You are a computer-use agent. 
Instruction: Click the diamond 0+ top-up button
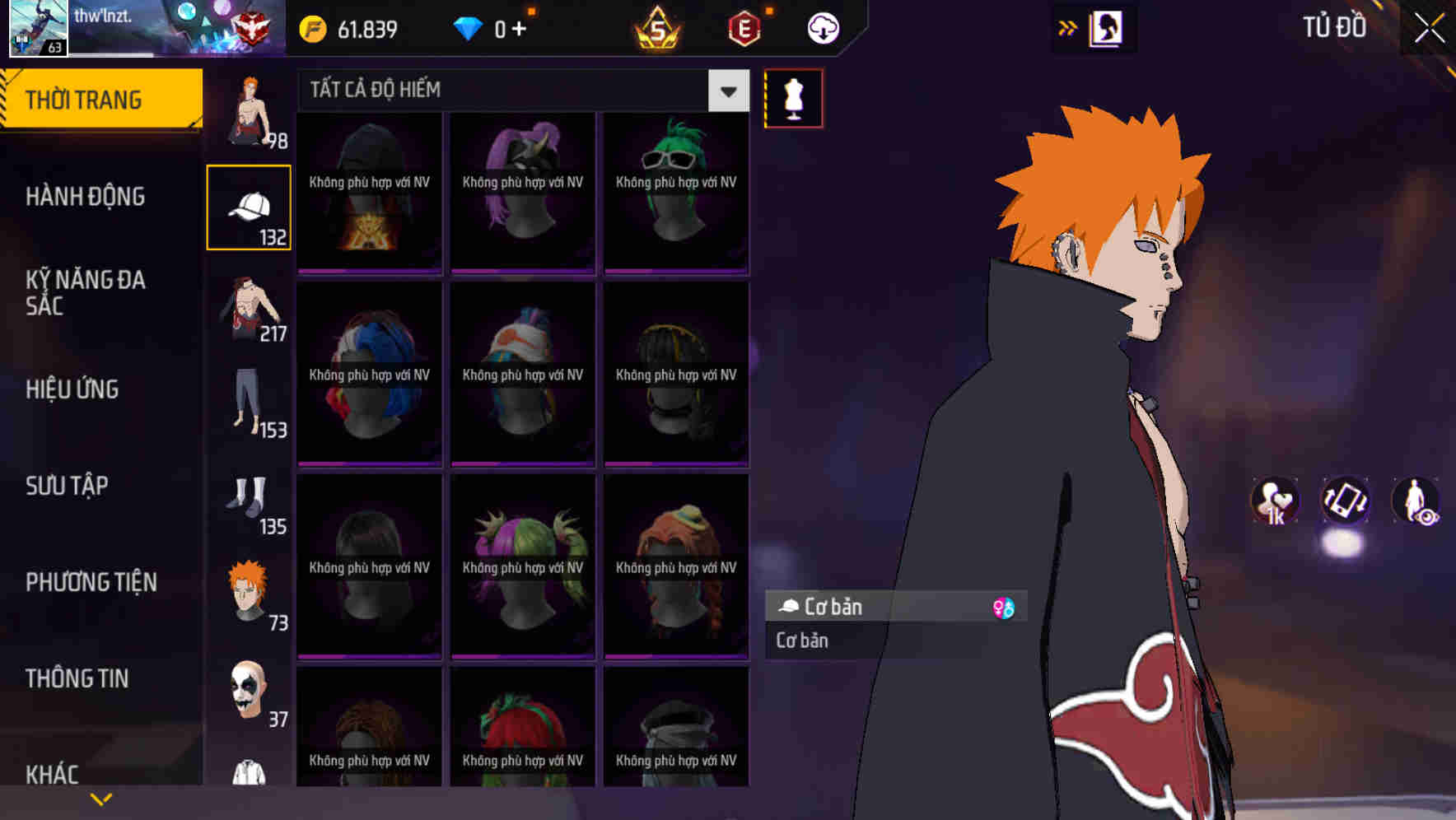pos(494,26)
